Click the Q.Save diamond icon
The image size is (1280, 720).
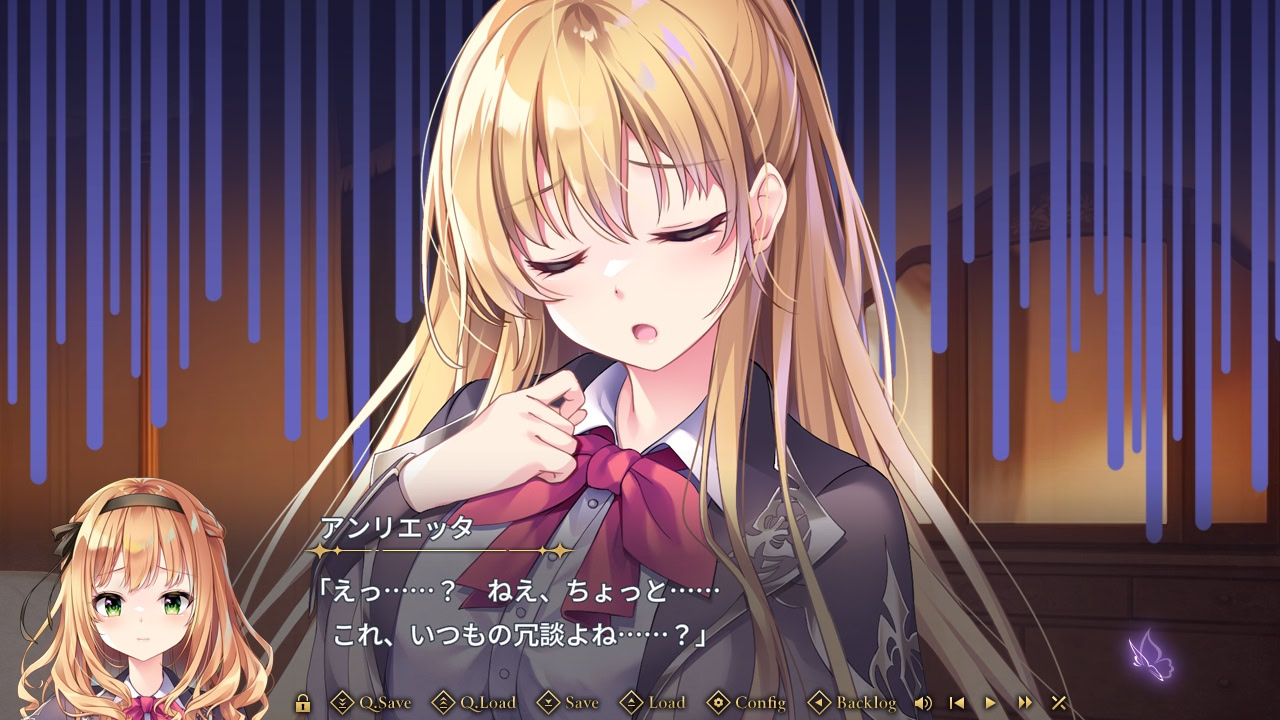pyautogui.click(x=341, y=703)
